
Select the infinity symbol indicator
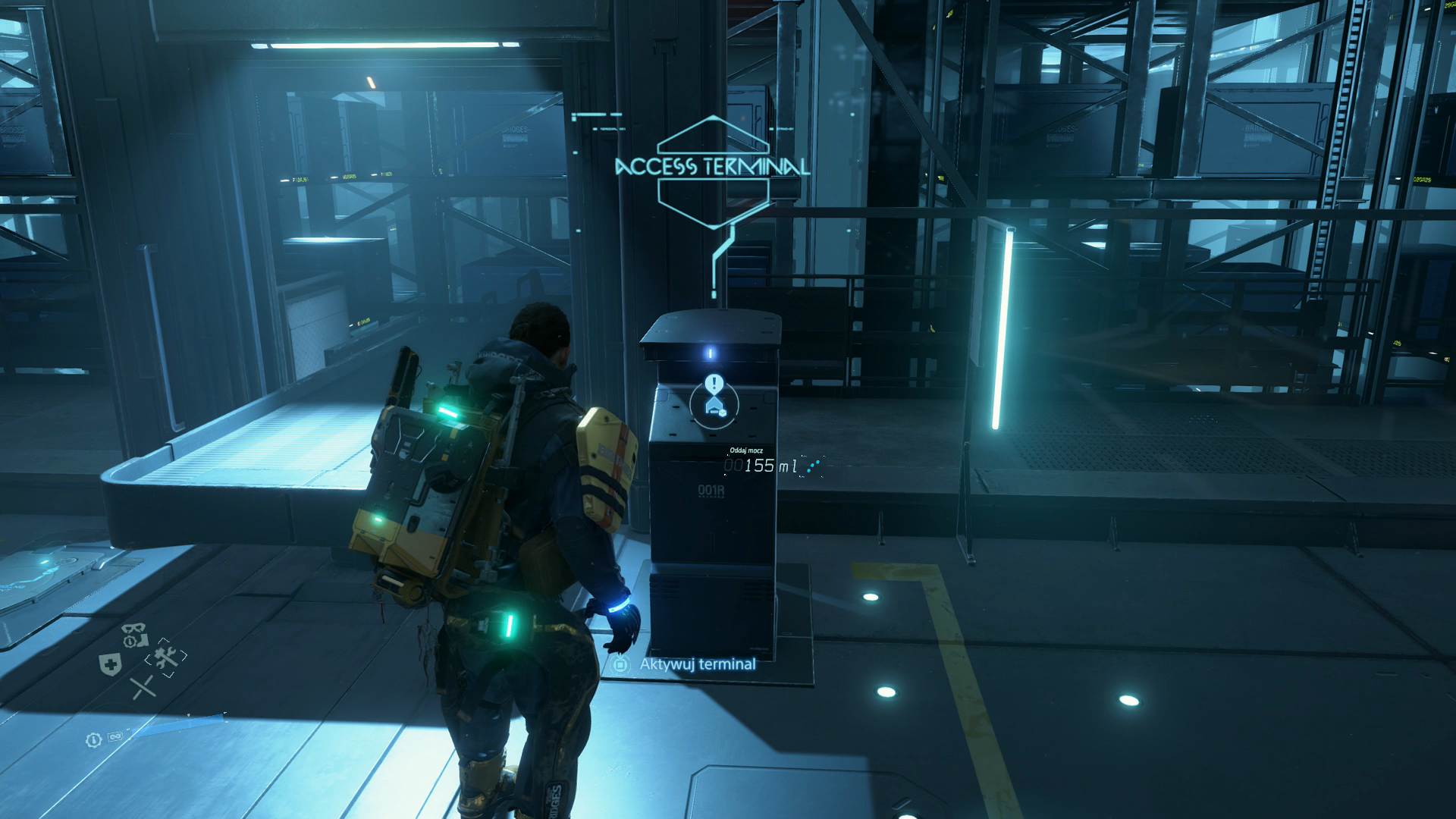[115, 737]
